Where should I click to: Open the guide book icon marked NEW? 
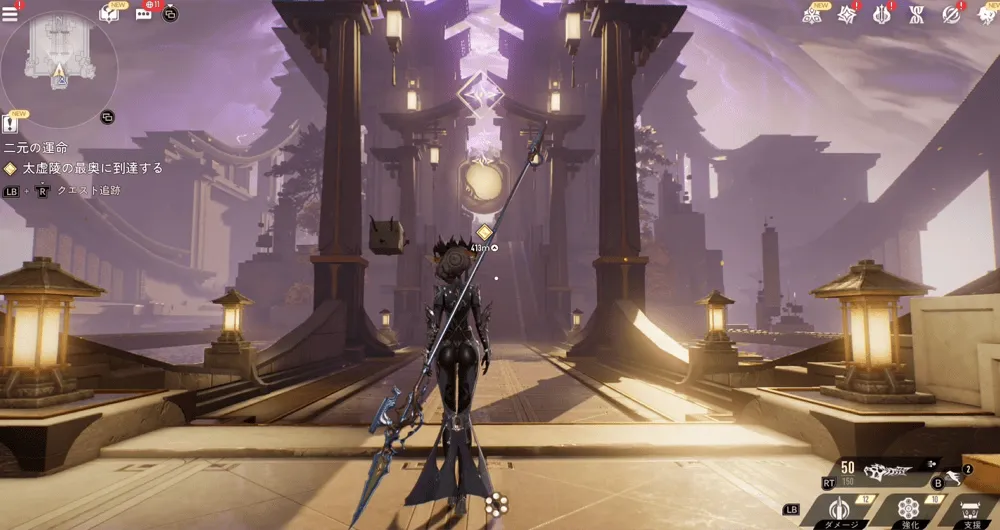[110, 13]
